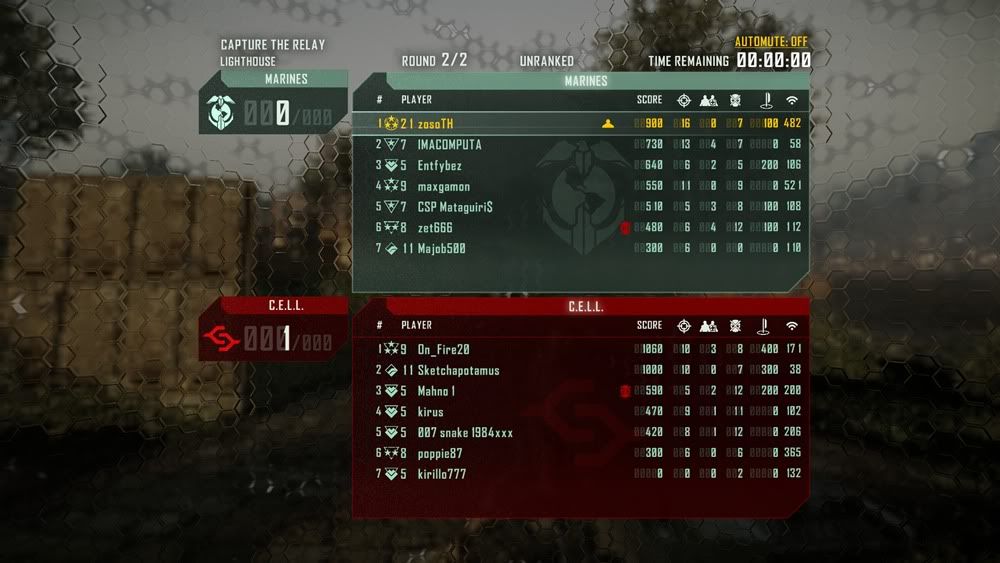The image size is (1000, 563).
Task: Choose Majob500 in the Marines team
Action: pyautogui.click(x=441, y=248)
